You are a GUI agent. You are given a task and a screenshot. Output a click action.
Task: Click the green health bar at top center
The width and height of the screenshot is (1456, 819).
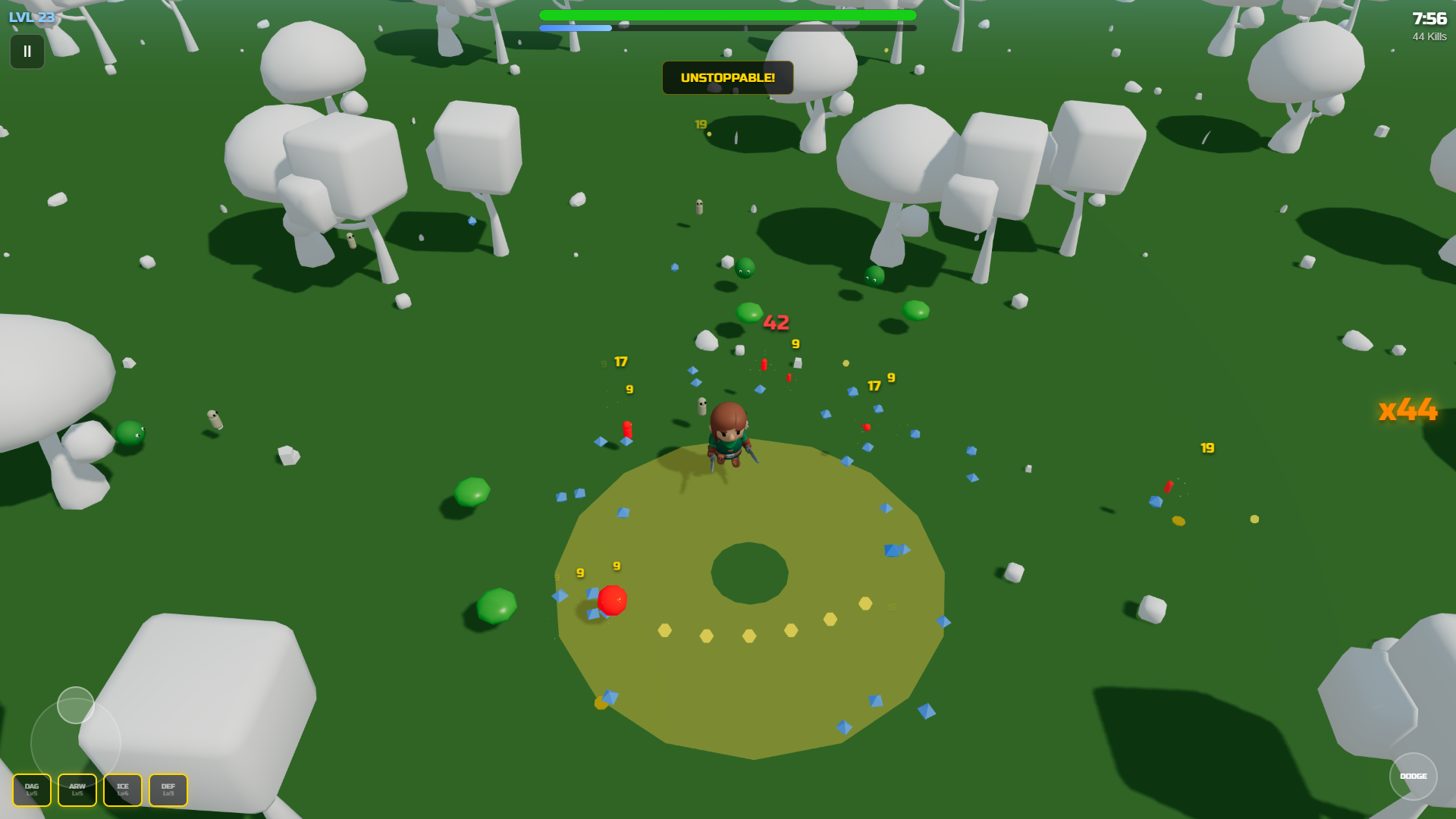[x=726, y=13]
